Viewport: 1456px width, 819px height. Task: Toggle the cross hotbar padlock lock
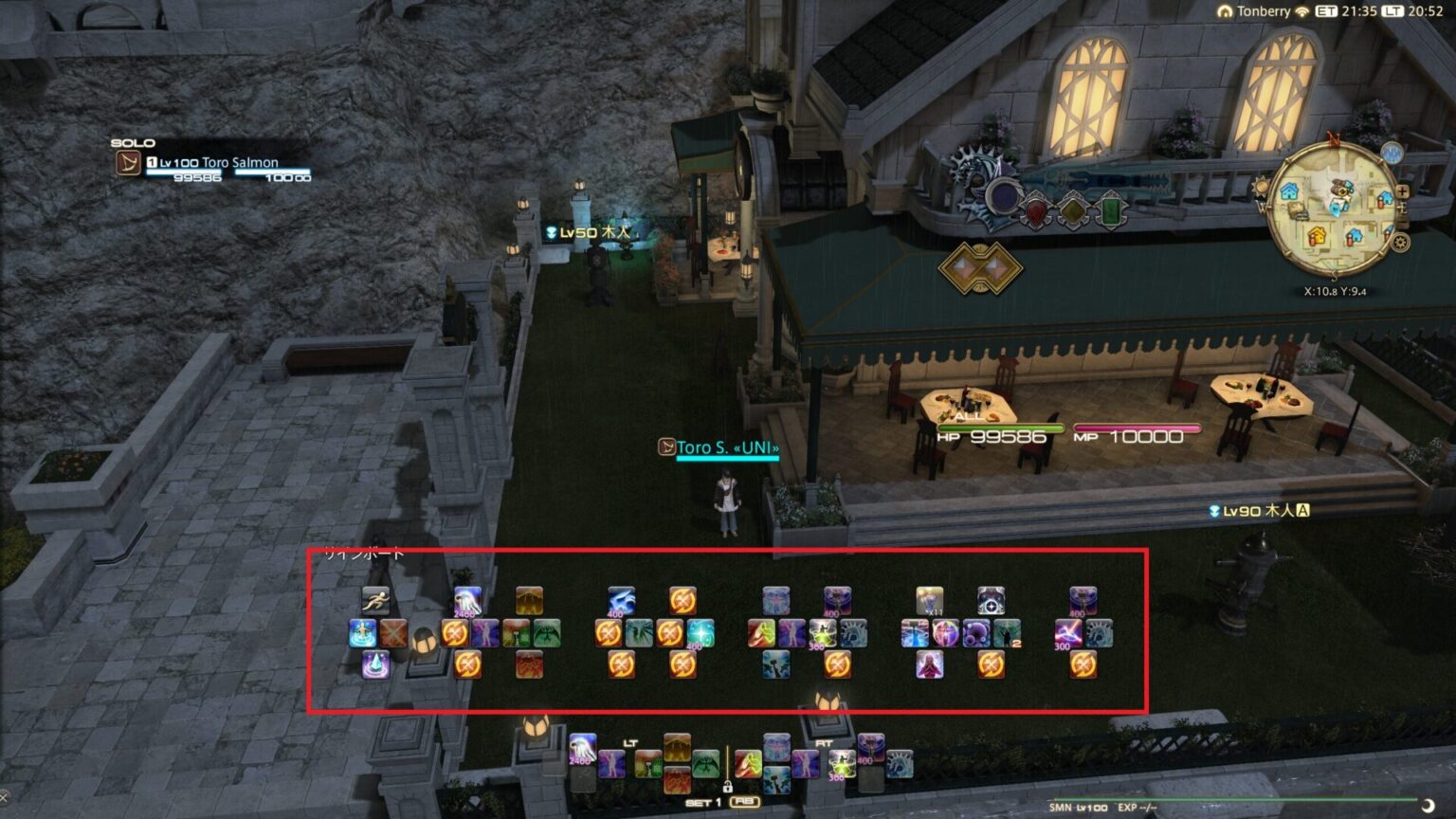pyautogui.click(x=728, y=787)
